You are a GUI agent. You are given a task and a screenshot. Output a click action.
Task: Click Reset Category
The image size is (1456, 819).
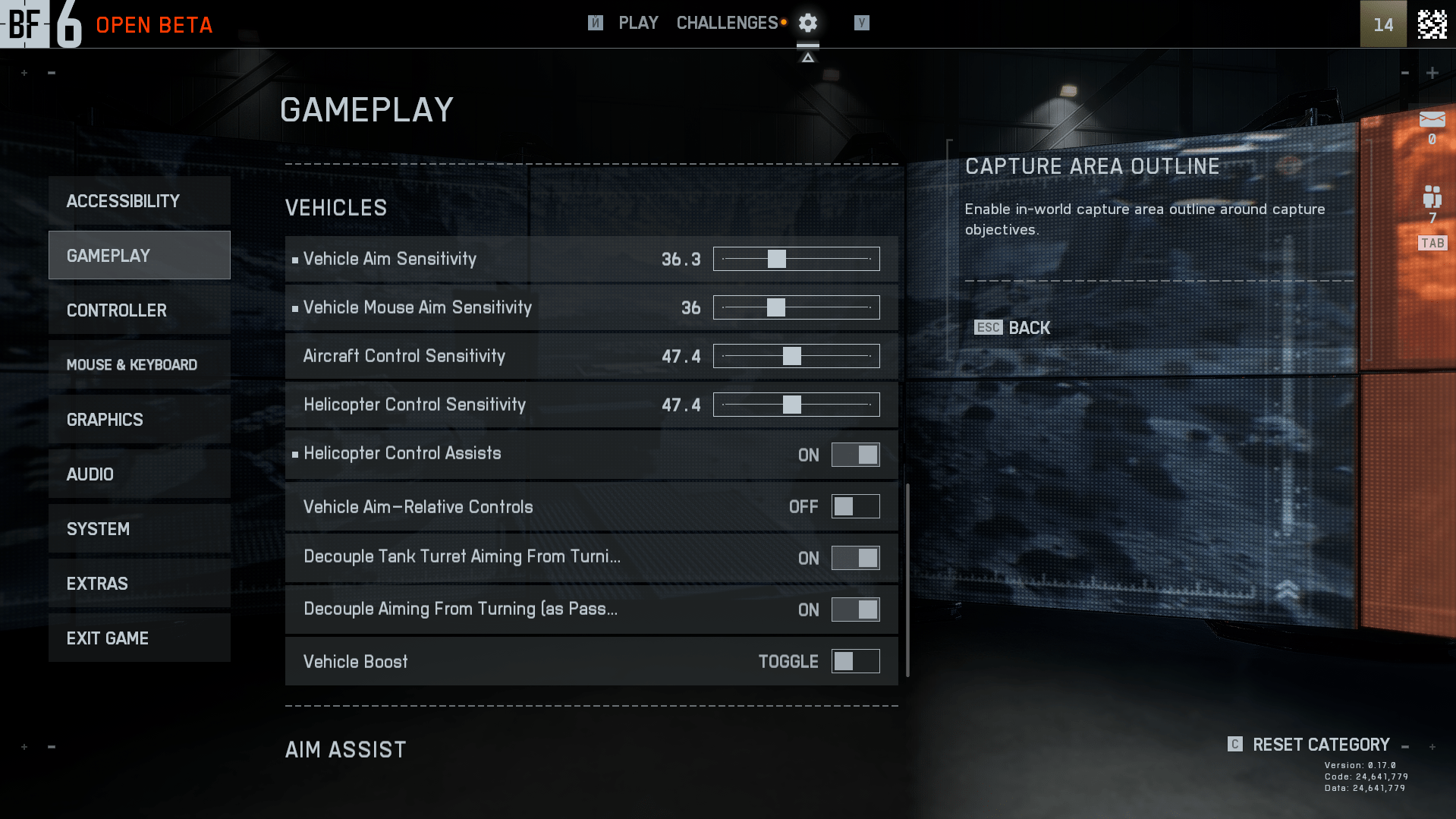coord(1320,745)
